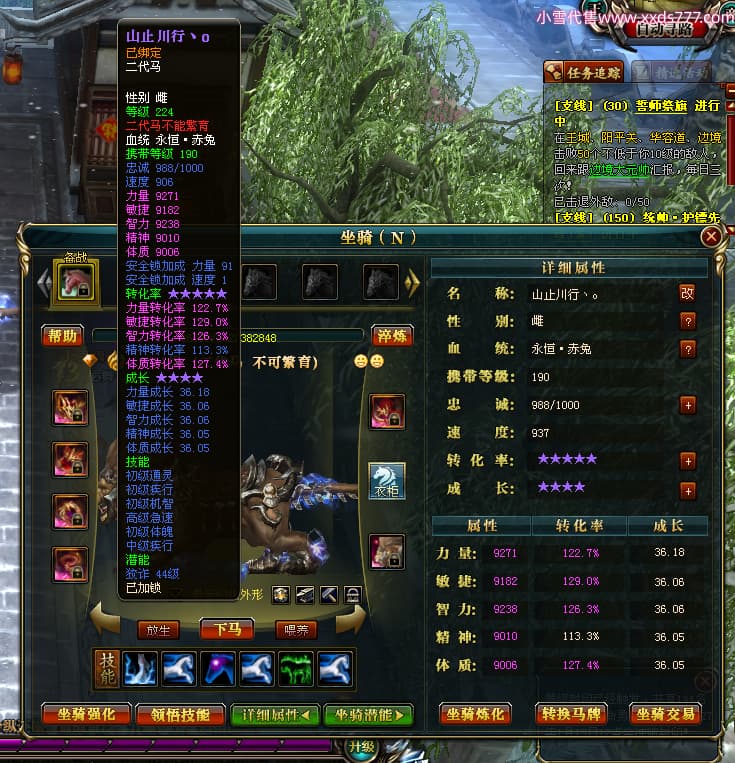Viewport: 735px width, 763px height.
Task: Toggle the 详细属性 detailed attributes panel
Action: [x=275, y=715]
